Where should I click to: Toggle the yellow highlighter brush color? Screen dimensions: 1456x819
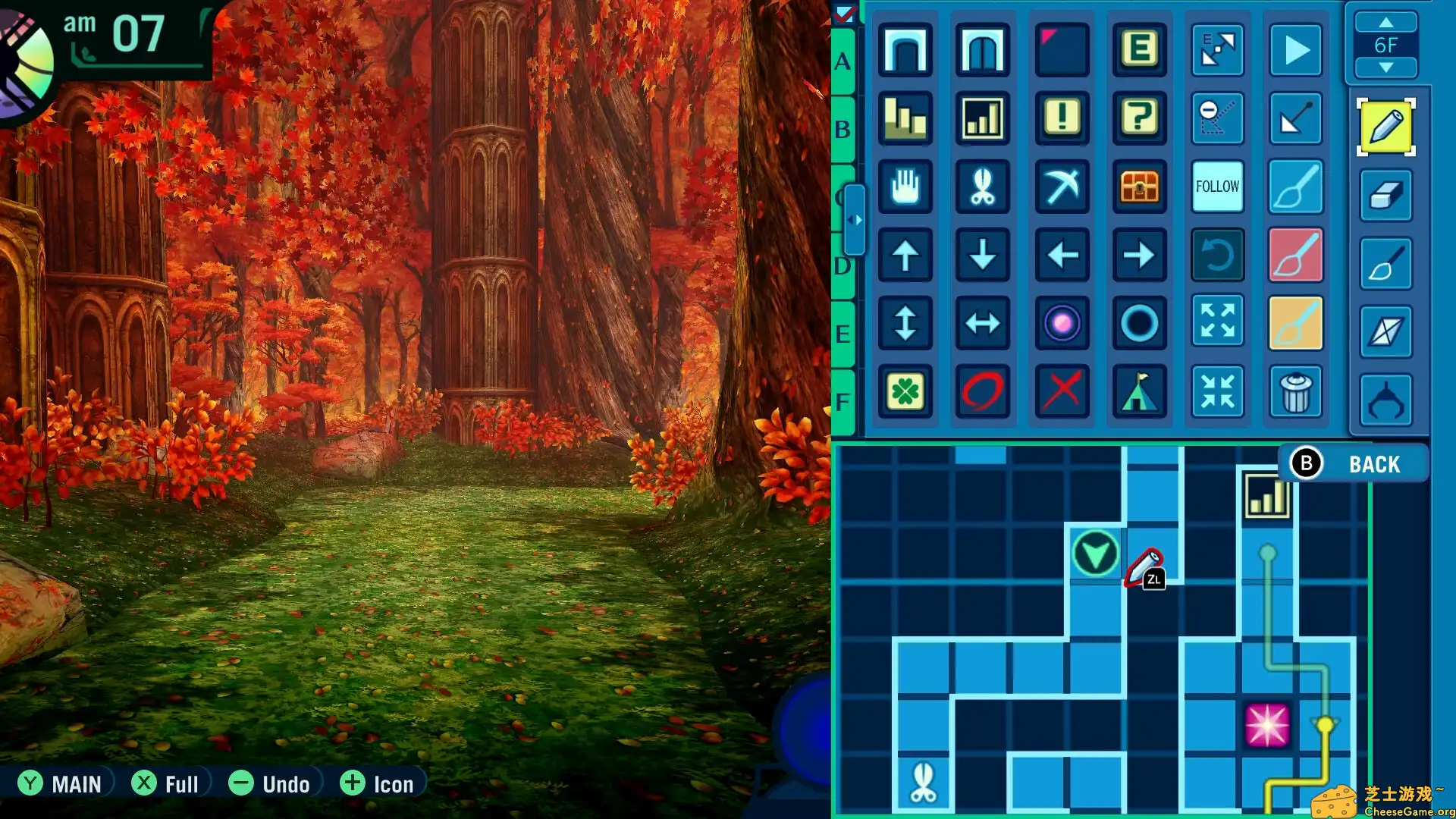pos(1295,323)
